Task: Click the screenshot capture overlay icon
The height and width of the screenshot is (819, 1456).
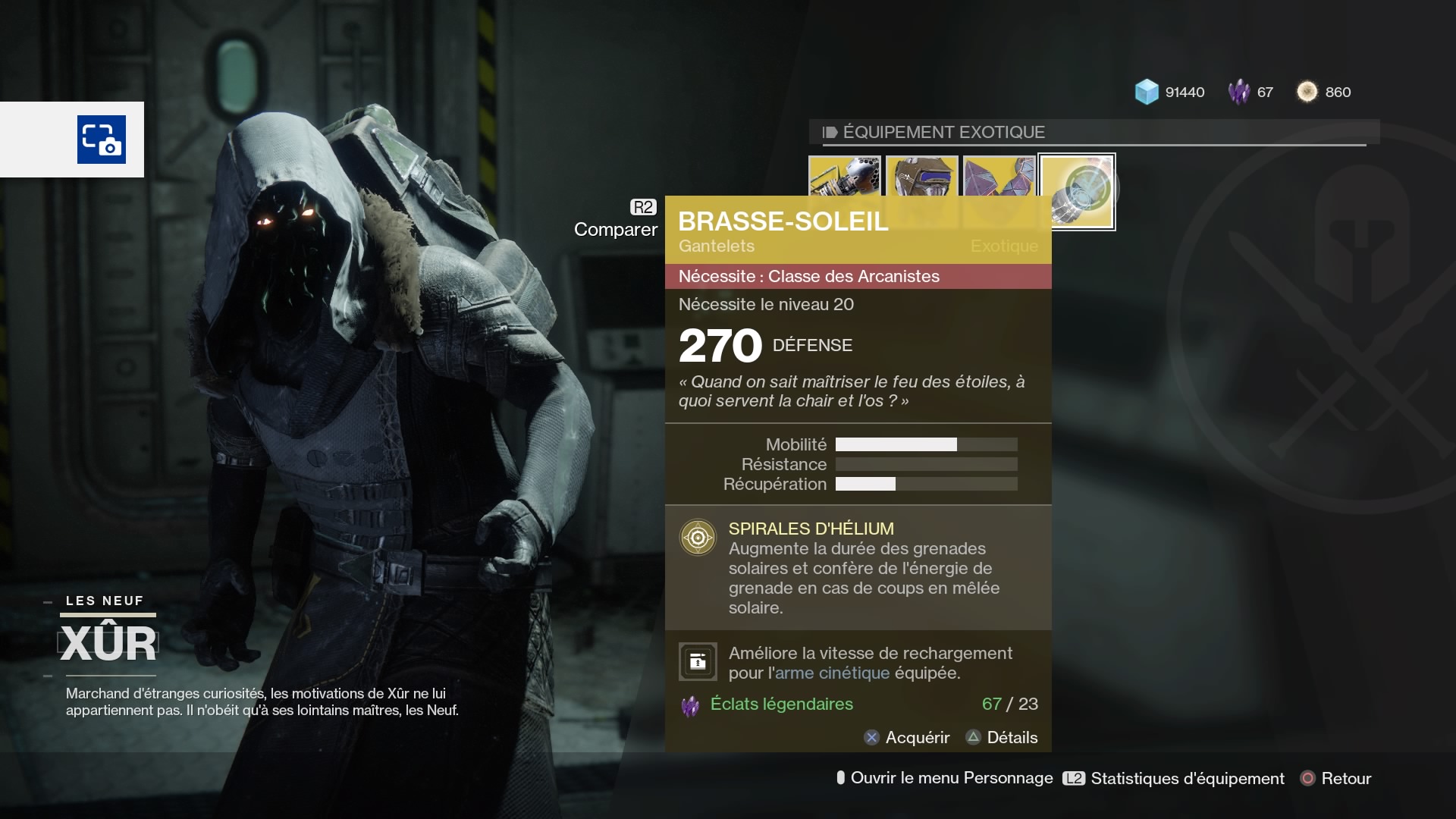Action: [x=102, y=140]
